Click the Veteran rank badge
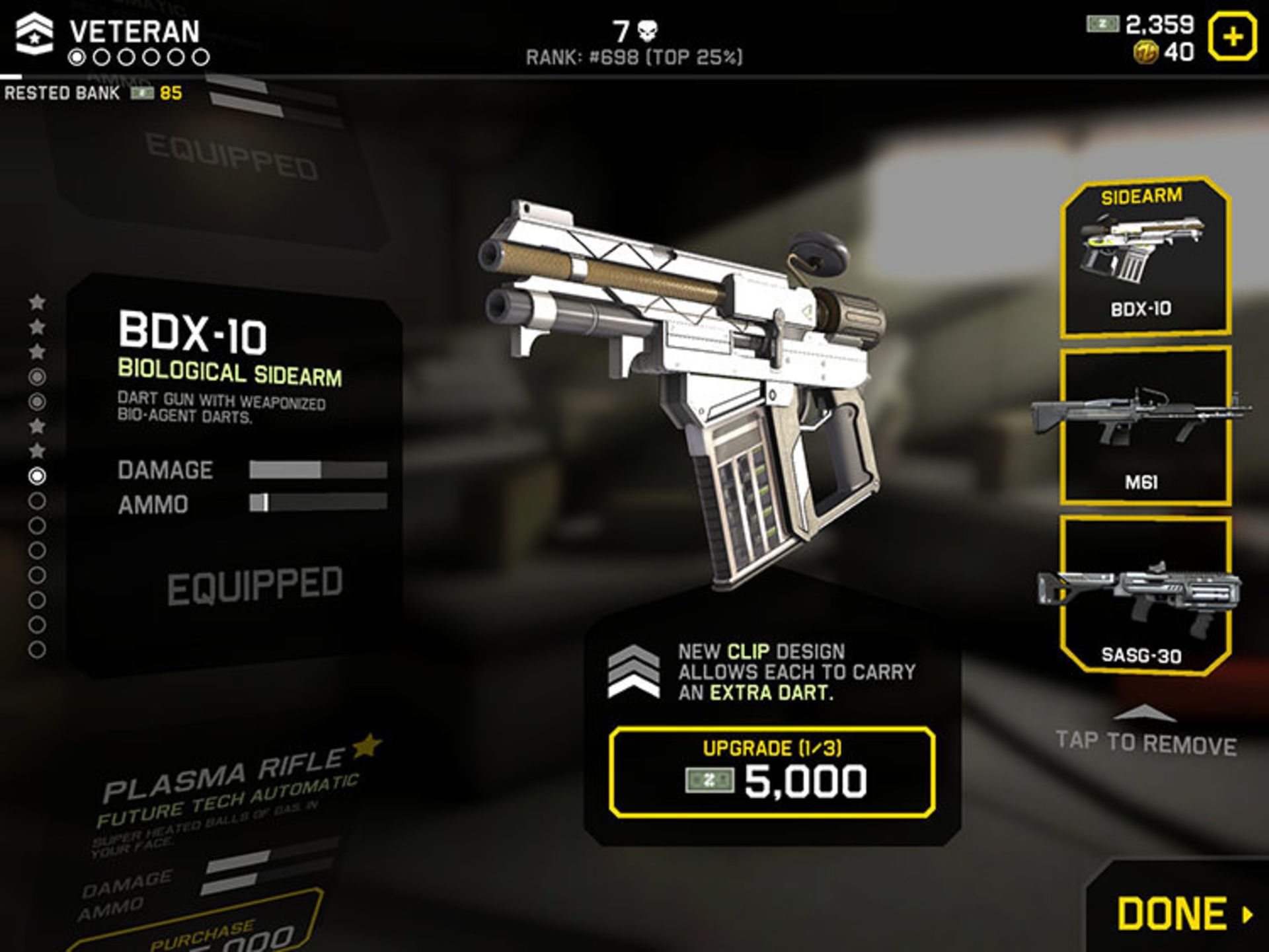This screenshot has width=1269, height=952. (x=34, y=33)
